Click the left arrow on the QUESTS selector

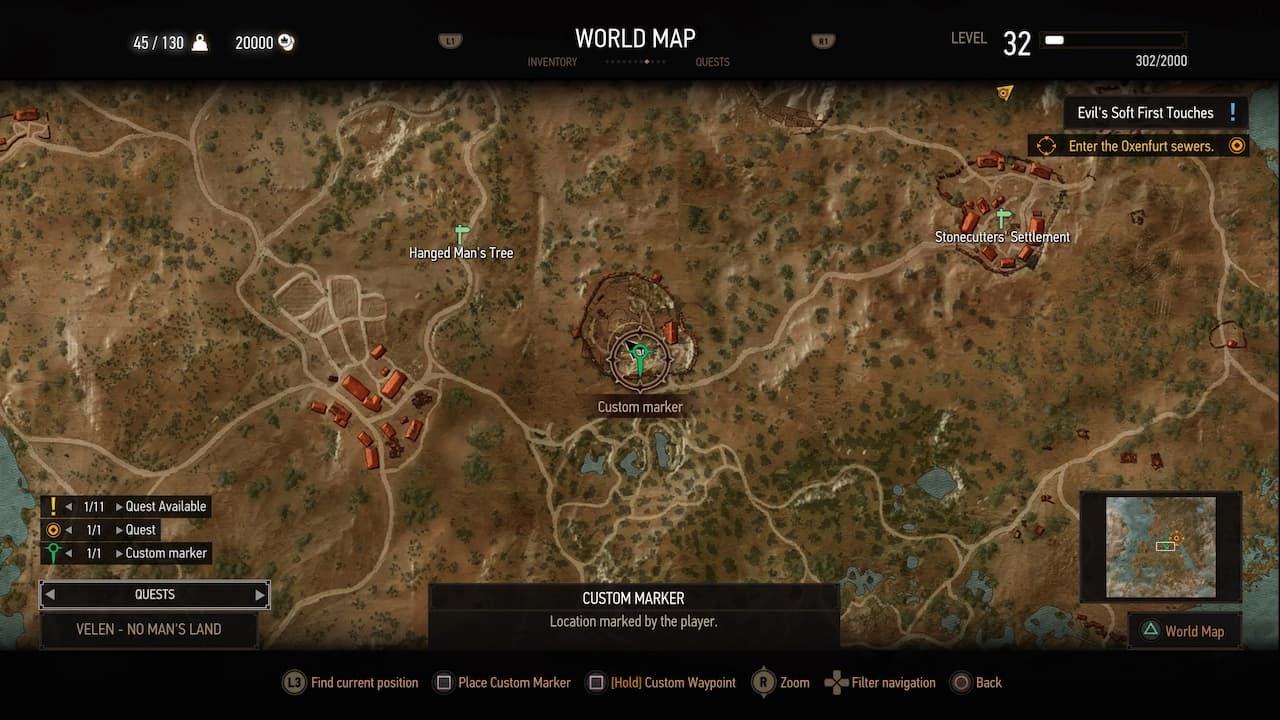pyautogui.click(x=51, y=594)
